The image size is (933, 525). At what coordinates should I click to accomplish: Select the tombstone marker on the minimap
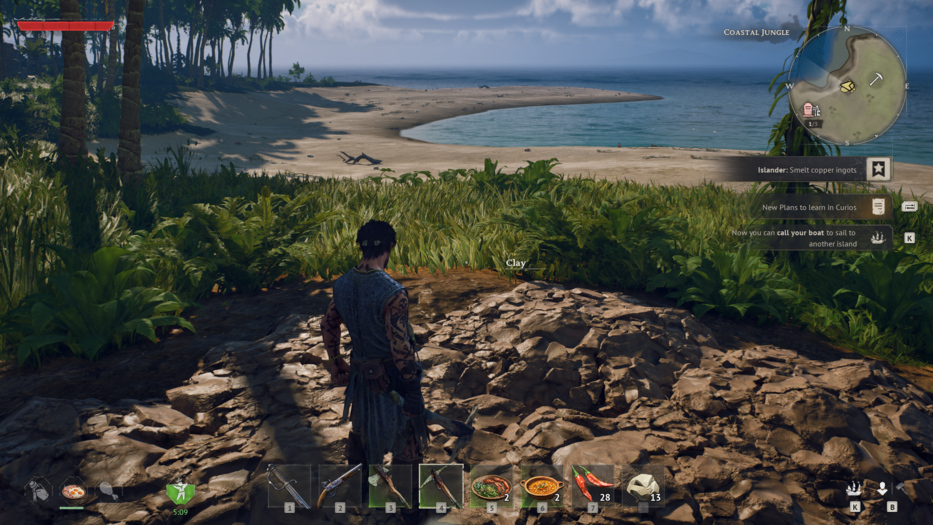[x=808, y=109]
